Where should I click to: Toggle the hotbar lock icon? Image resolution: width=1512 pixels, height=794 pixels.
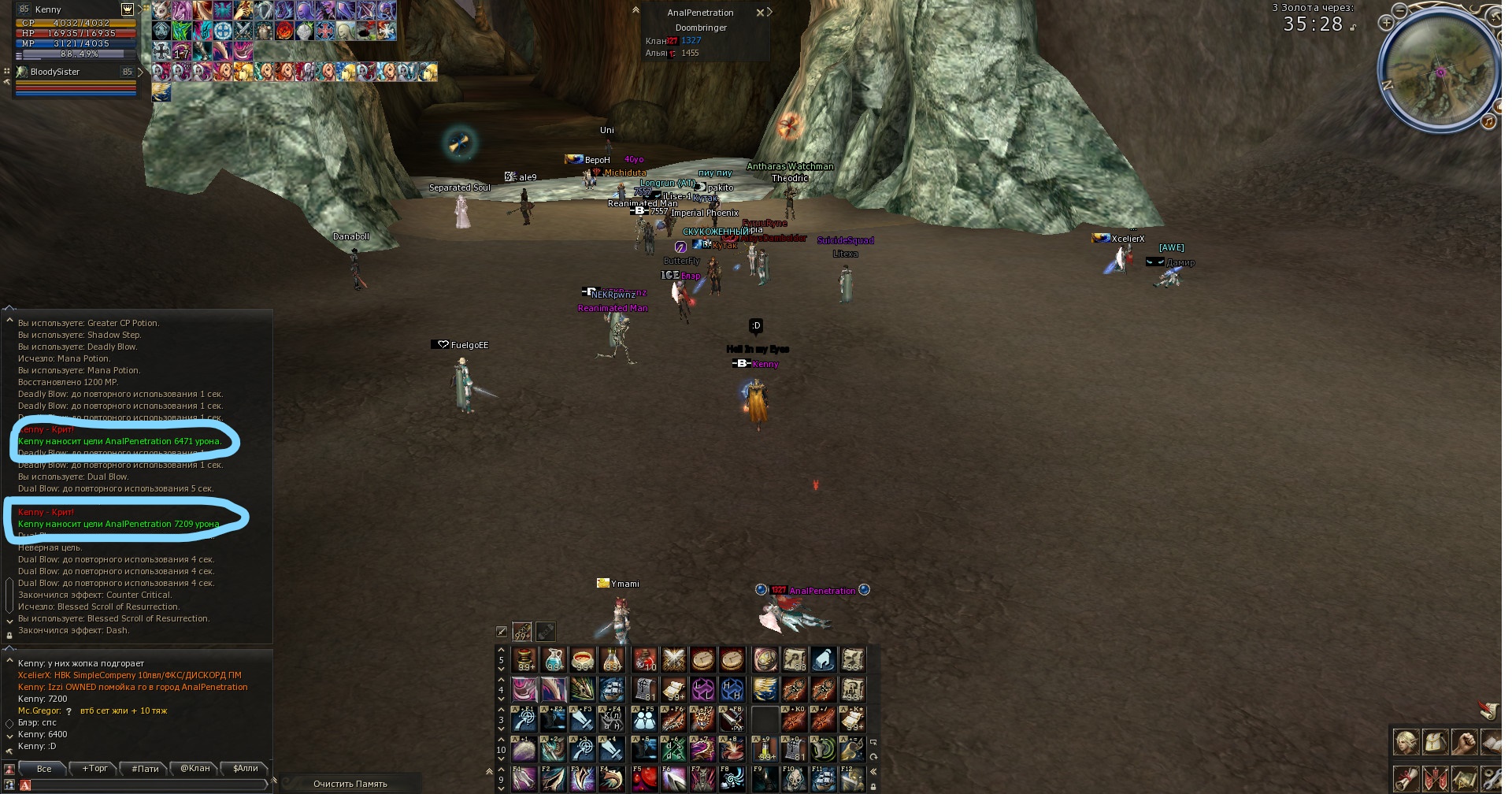(873, 786)
